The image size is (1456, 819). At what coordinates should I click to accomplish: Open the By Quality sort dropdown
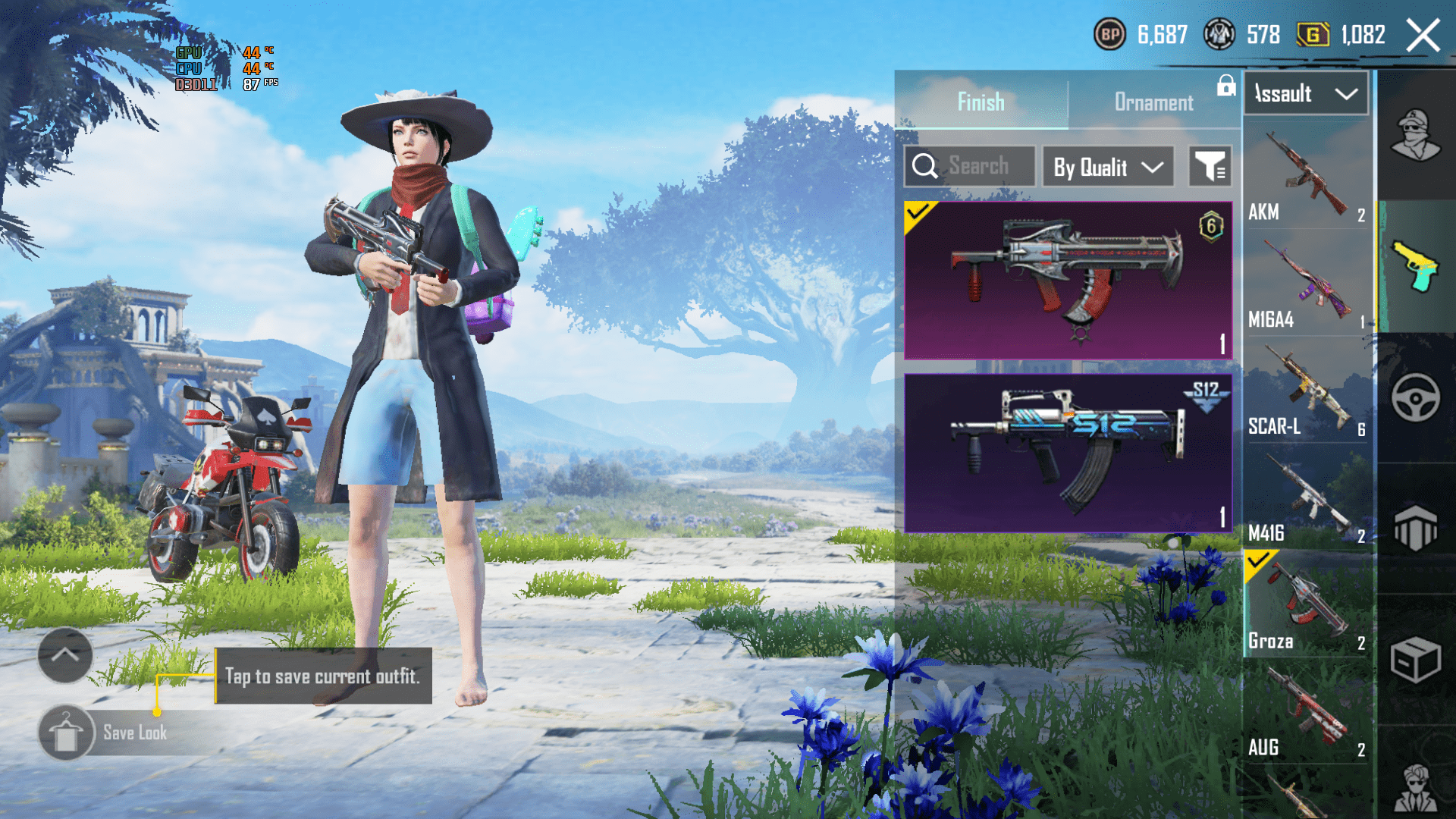pos(1108,167)
